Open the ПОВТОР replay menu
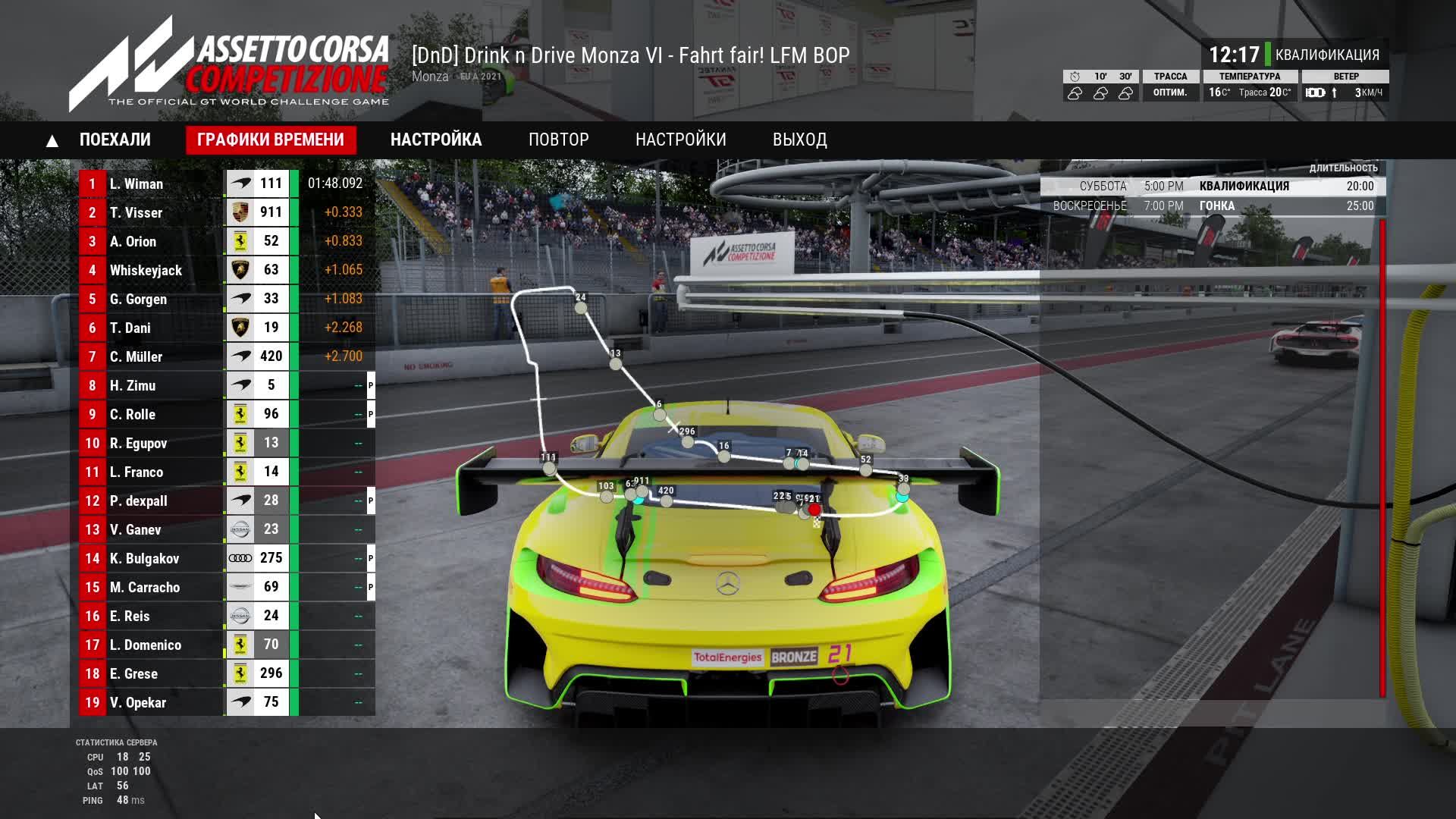 [559, 140]
